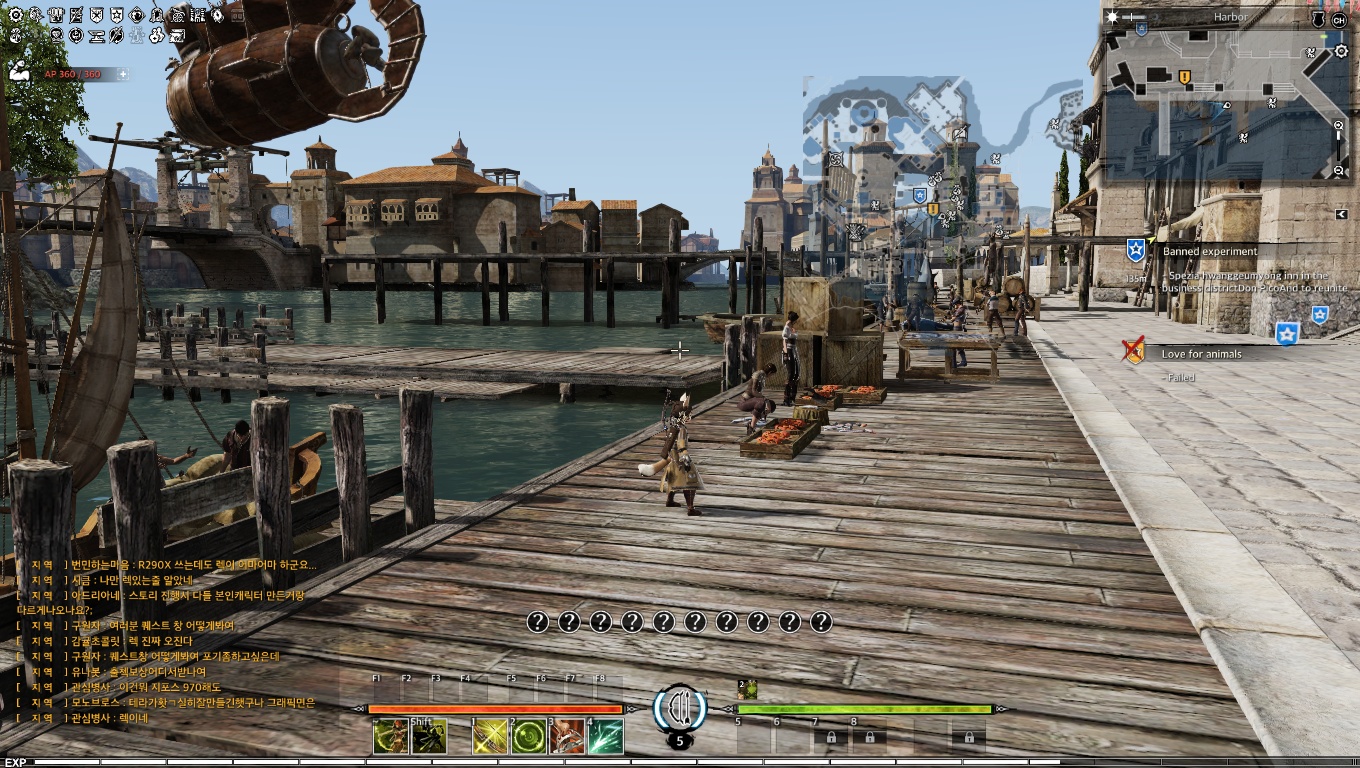Use the green swirl skill in slot 2
This screenshot has width=1360, height=768.
pos(528,737)
